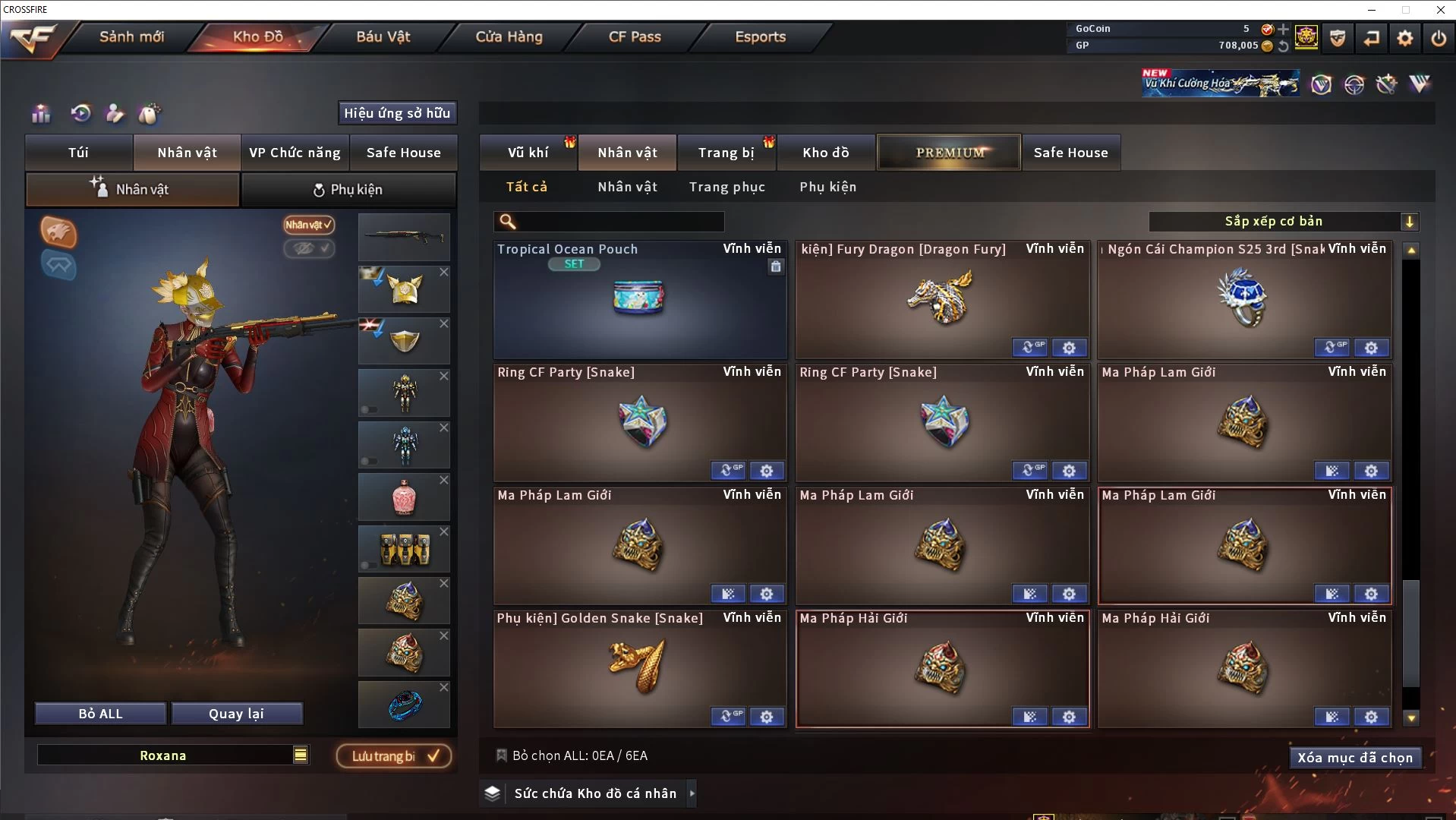This screenshot has width=1456, height=820.
Task: Expand Sức chứa Kho đồ cá nhân
Action: [x=692, y=793]
